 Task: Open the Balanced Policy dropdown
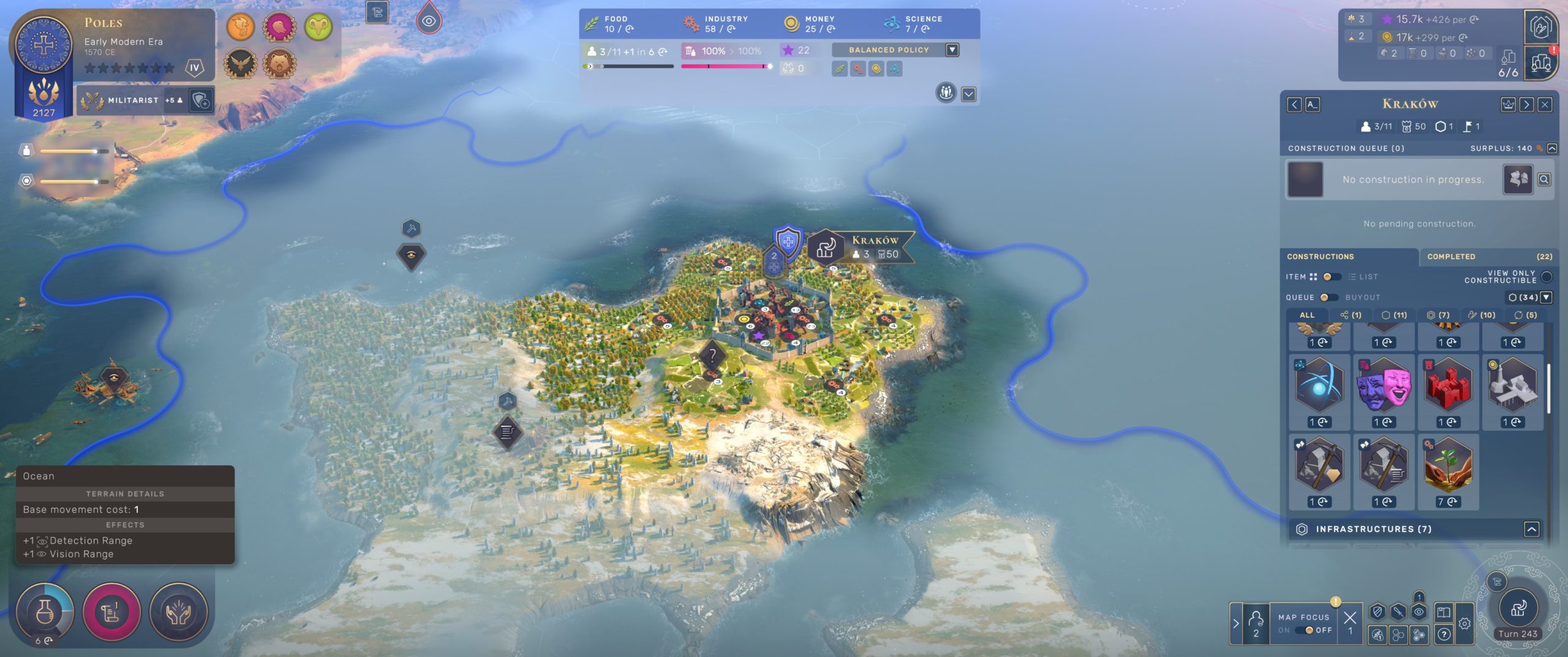pyautogui.click(x=952, y=50)
